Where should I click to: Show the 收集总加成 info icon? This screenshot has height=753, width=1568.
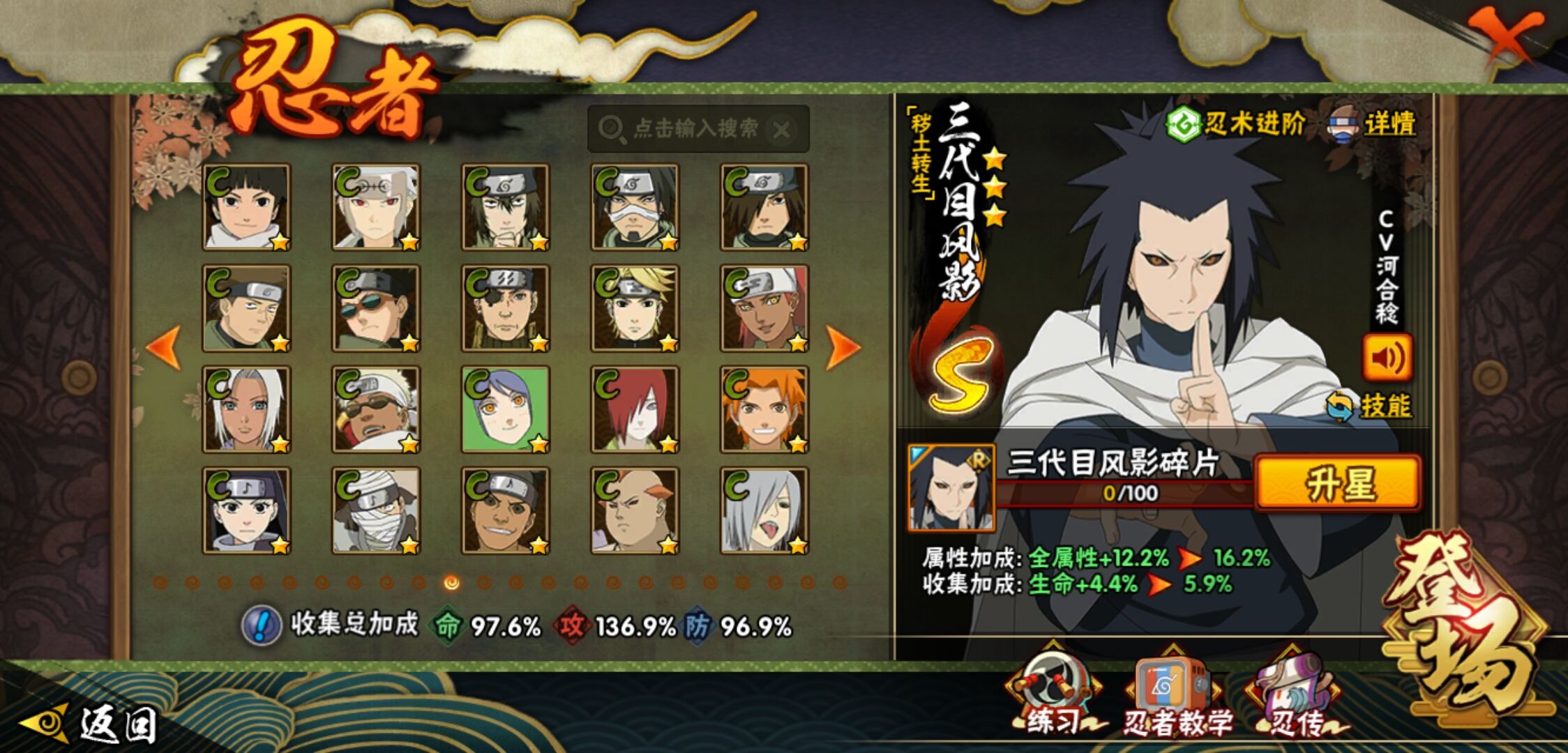[x=261, y=625]
